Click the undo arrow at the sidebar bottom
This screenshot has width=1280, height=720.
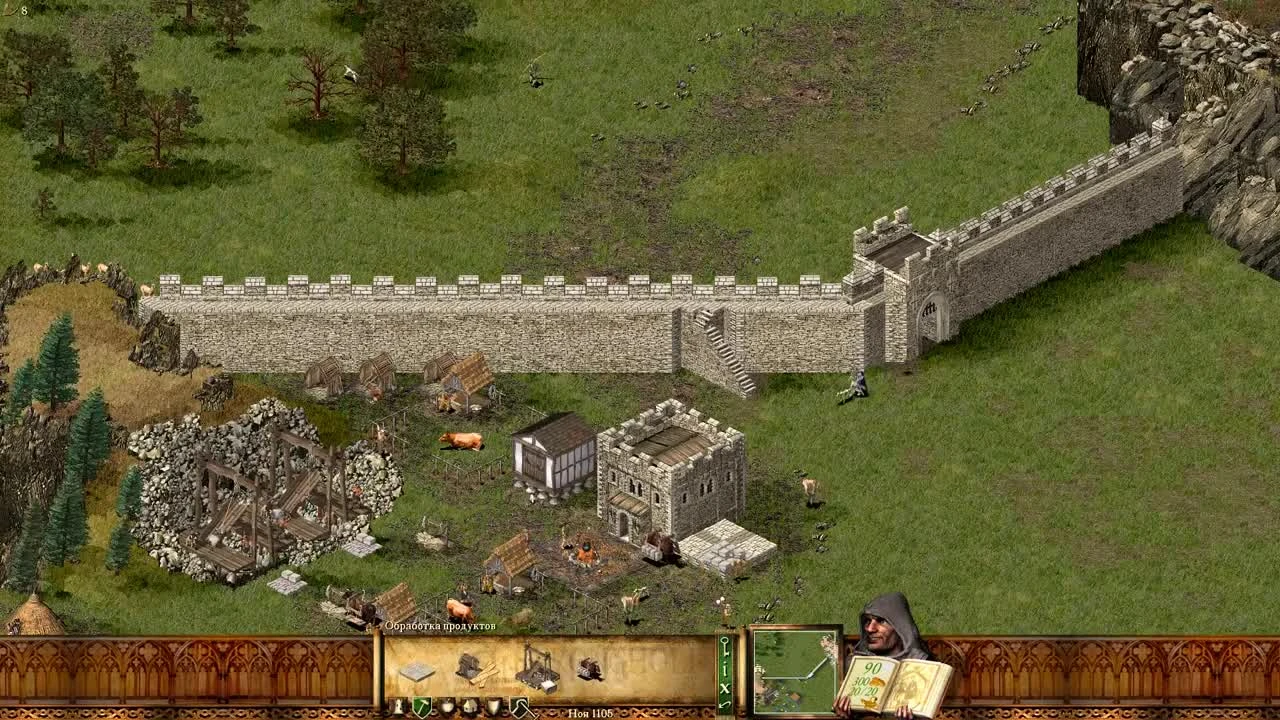point(722,703)
